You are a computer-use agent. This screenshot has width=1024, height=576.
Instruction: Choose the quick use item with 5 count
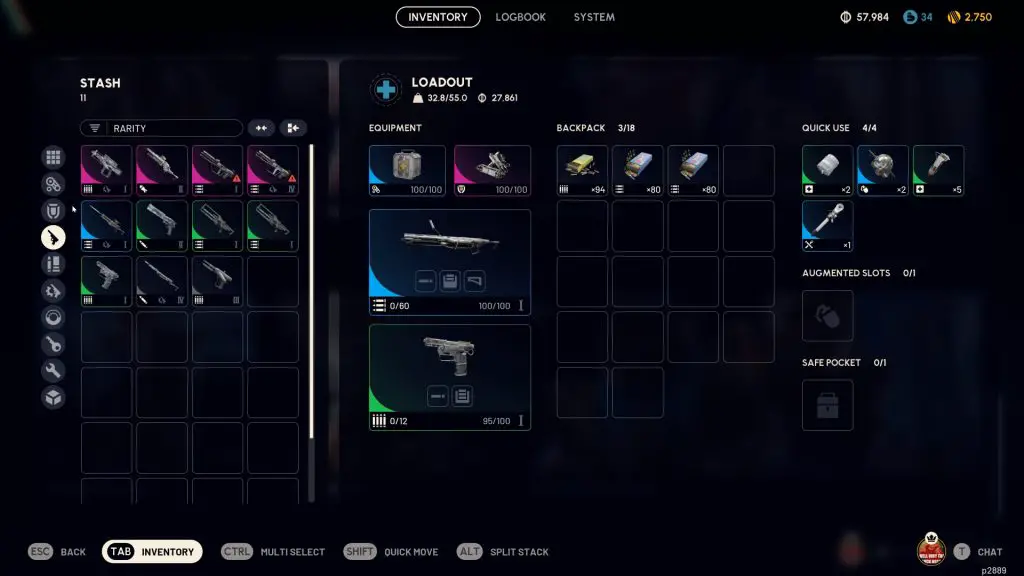click(938, 171)
